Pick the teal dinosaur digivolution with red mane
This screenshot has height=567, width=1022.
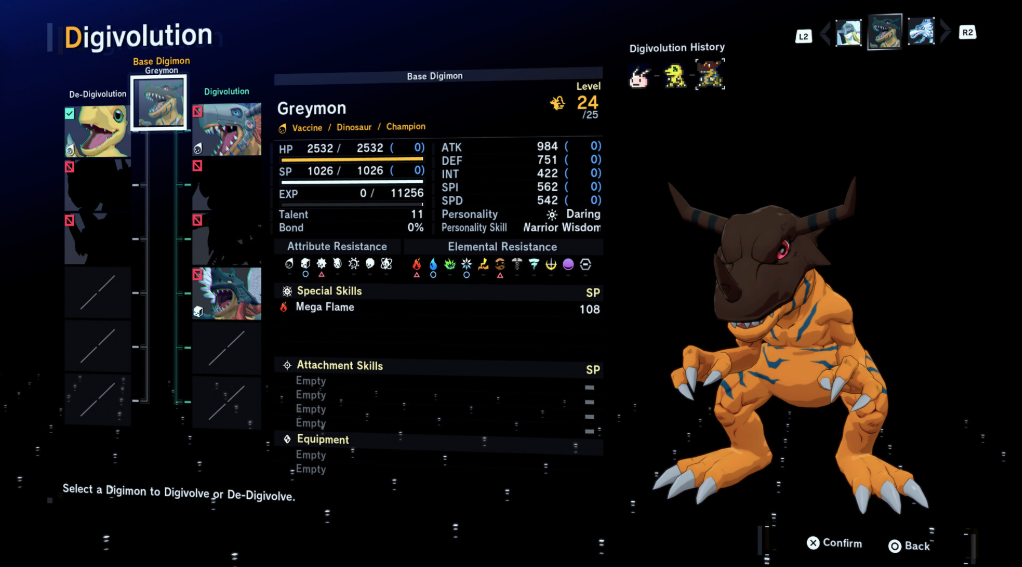point(227,293)
